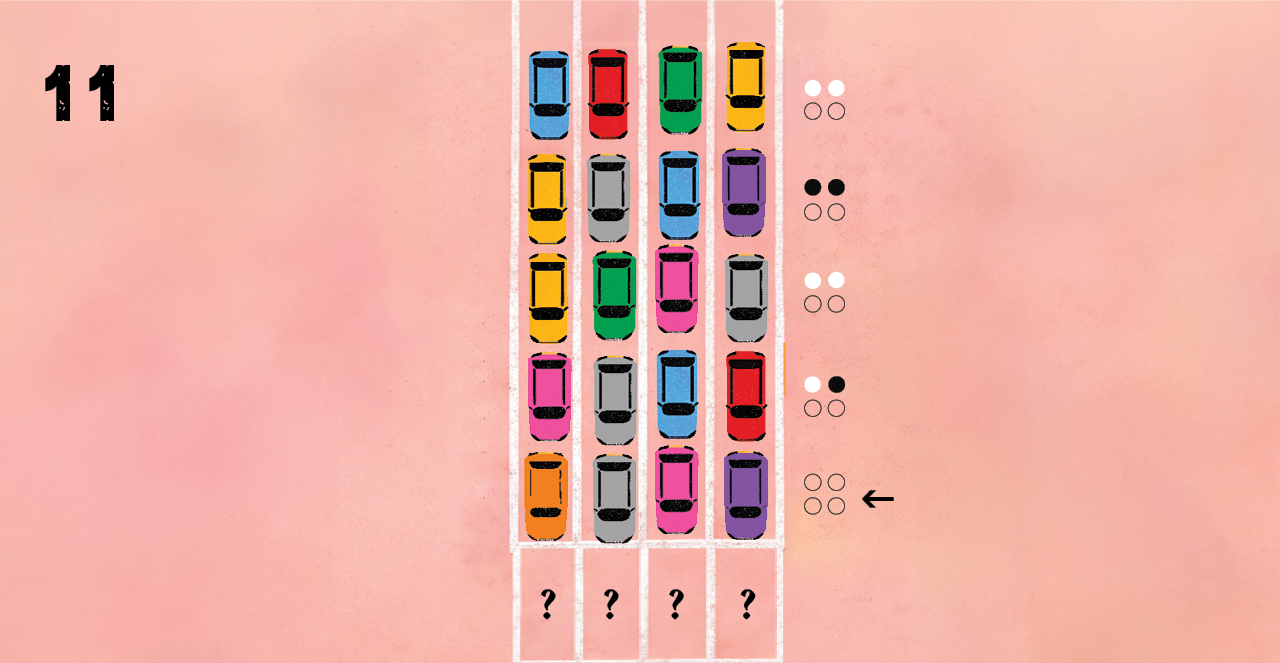Select the question mark under the bottom purple car
The image size is (1280, 663).
pos(747,604)
